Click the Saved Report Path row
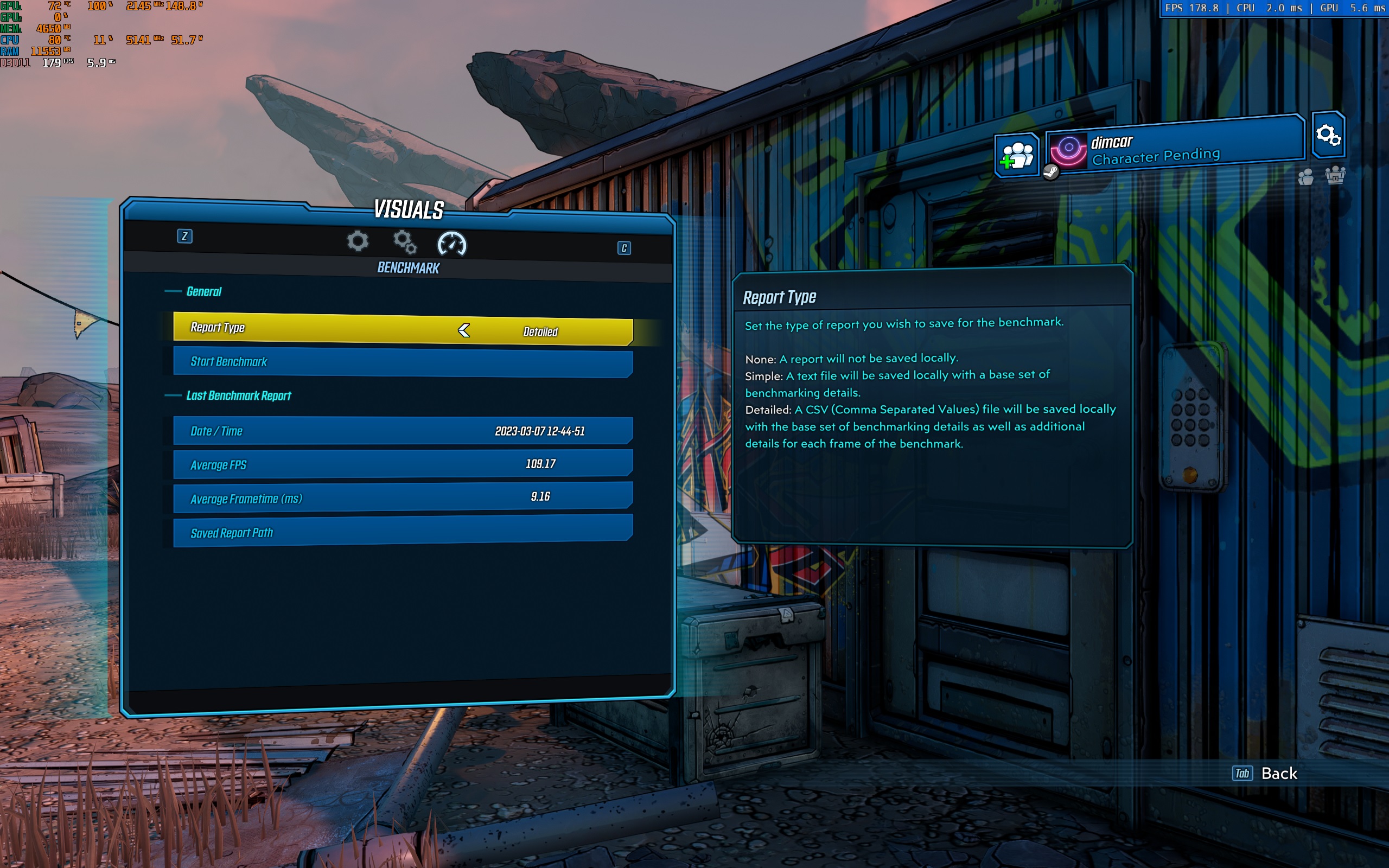 click(x=402, y=532)
